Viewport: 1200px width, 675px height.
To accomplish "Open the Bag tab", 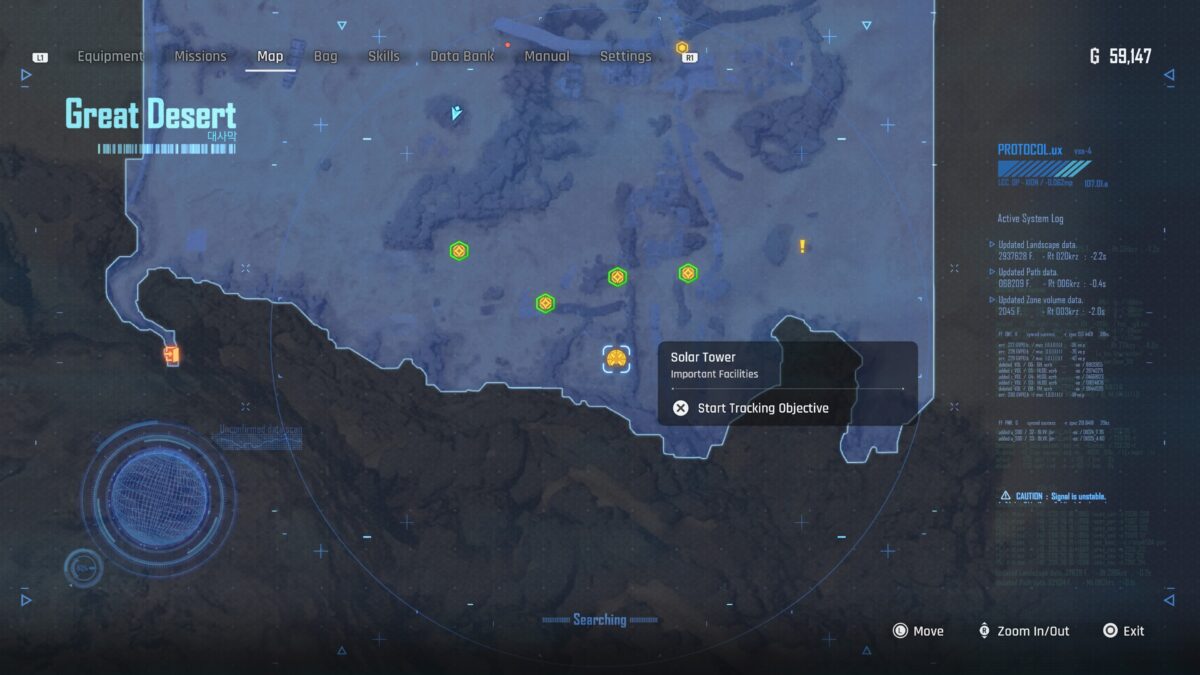I will 326,56.
